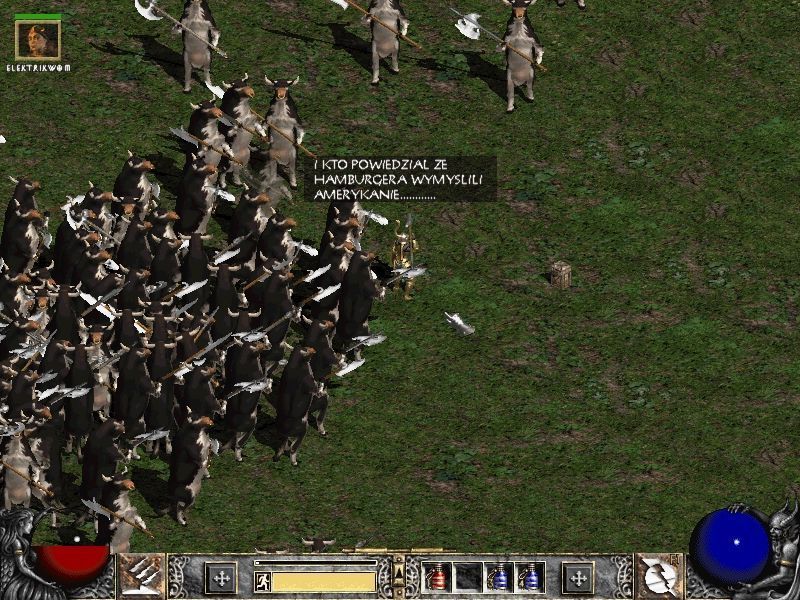Click the Elektrikwom party portrait

coord(38,39)
